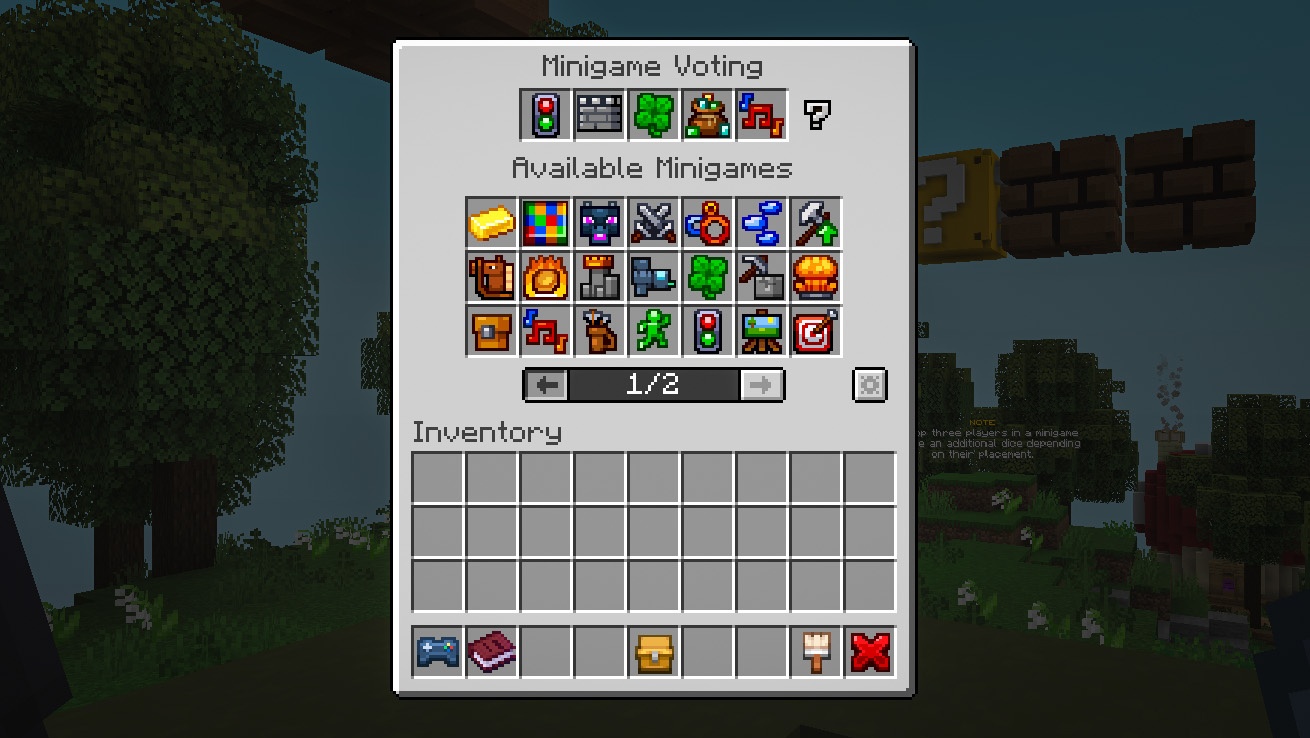1310x738 pixels.
Task: Open the settings gear below the minigame list
Action: pyautogui.click(x=869, y=385)
